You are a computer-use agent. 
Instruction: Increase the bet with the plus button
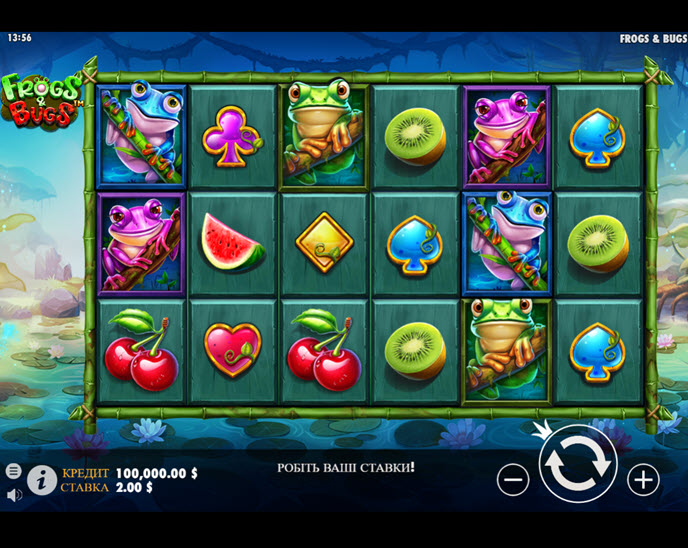[x=643, y=480]
